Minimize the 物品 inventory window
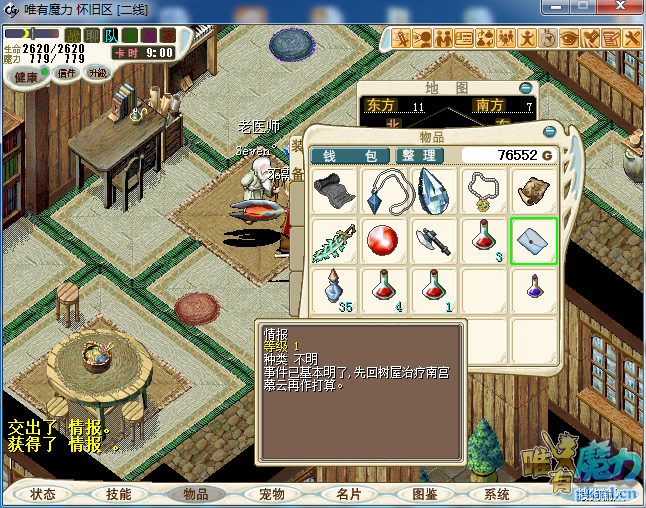646x508 pixels. 548,132
